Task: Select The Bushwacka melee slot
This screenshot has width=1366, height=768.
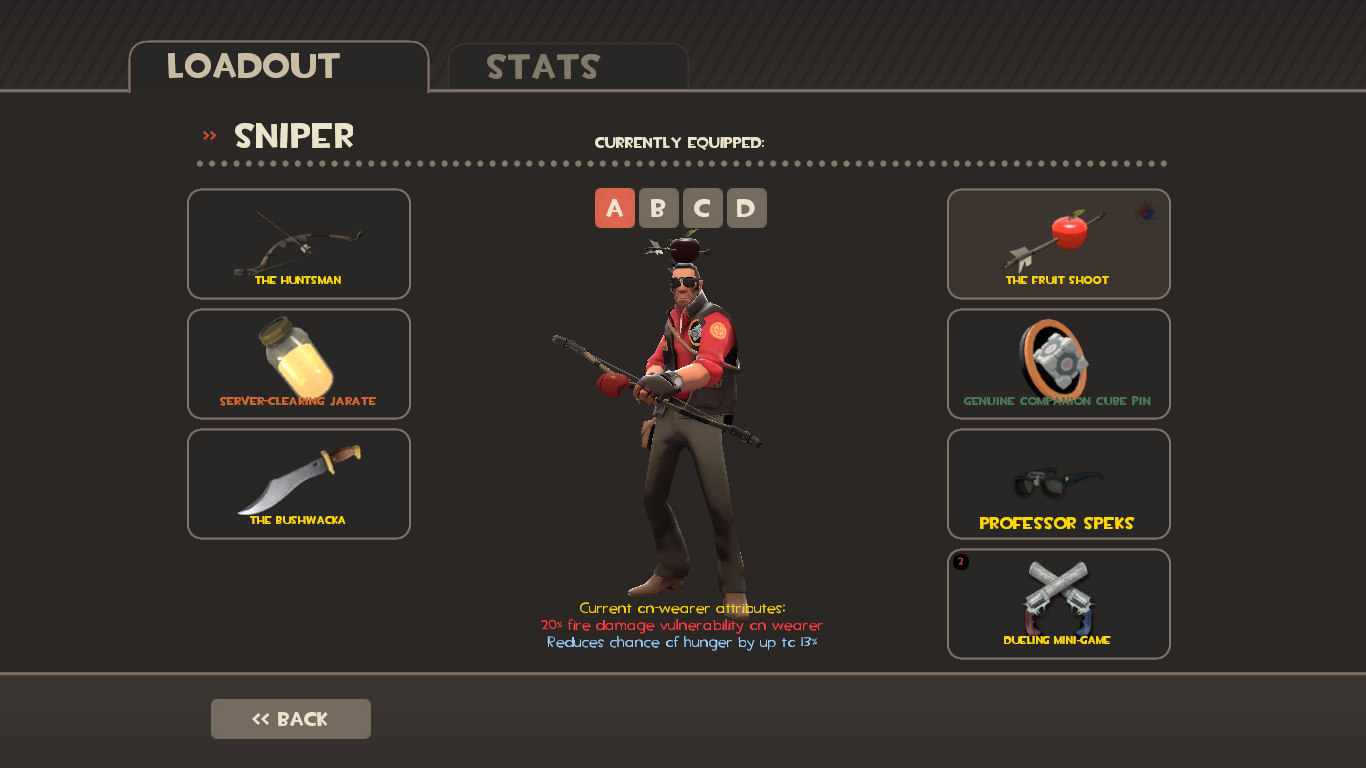Action: point(298,483)
